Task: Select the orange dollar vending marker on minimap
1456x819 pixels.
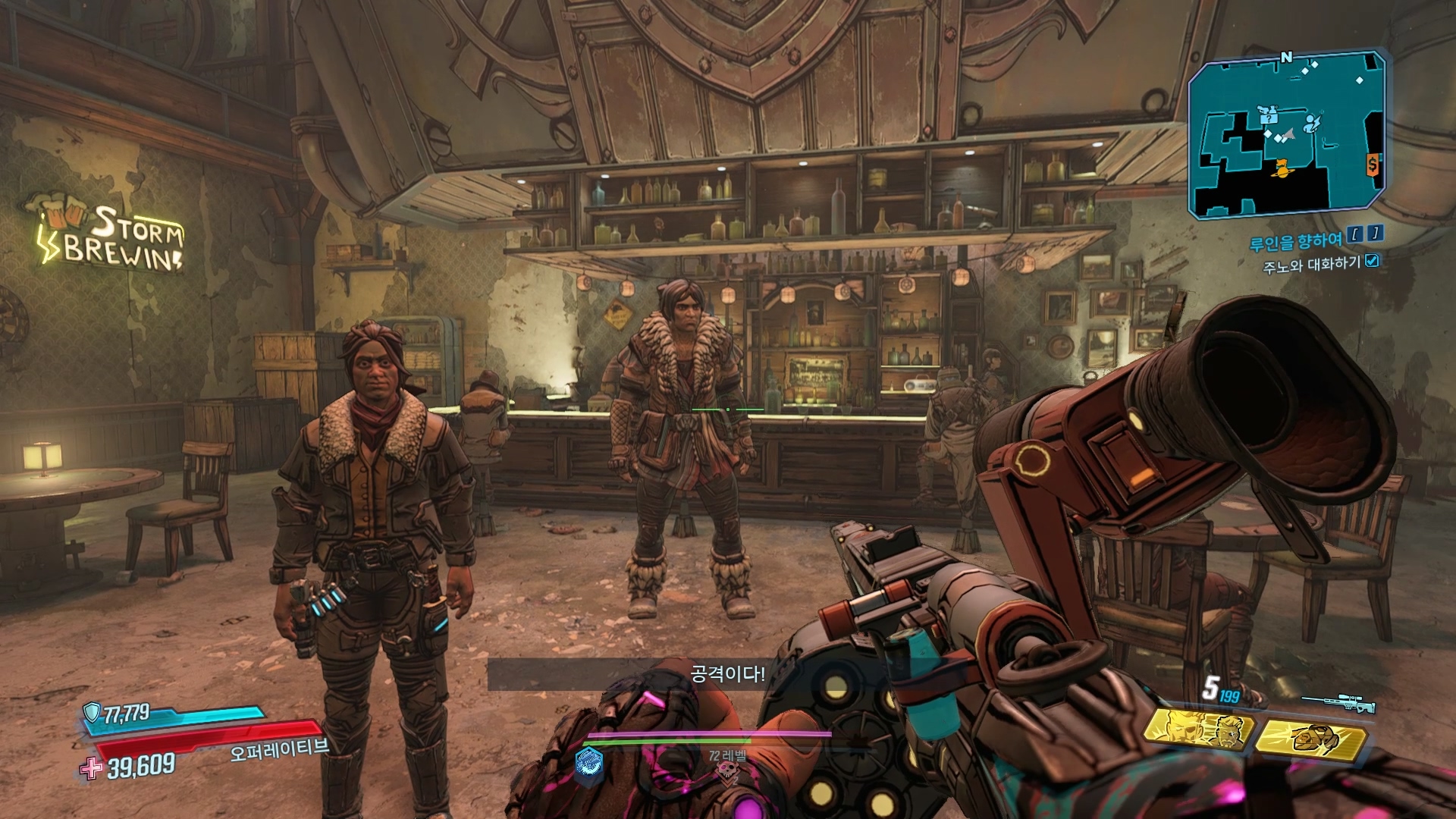Action: [1373, 164]
